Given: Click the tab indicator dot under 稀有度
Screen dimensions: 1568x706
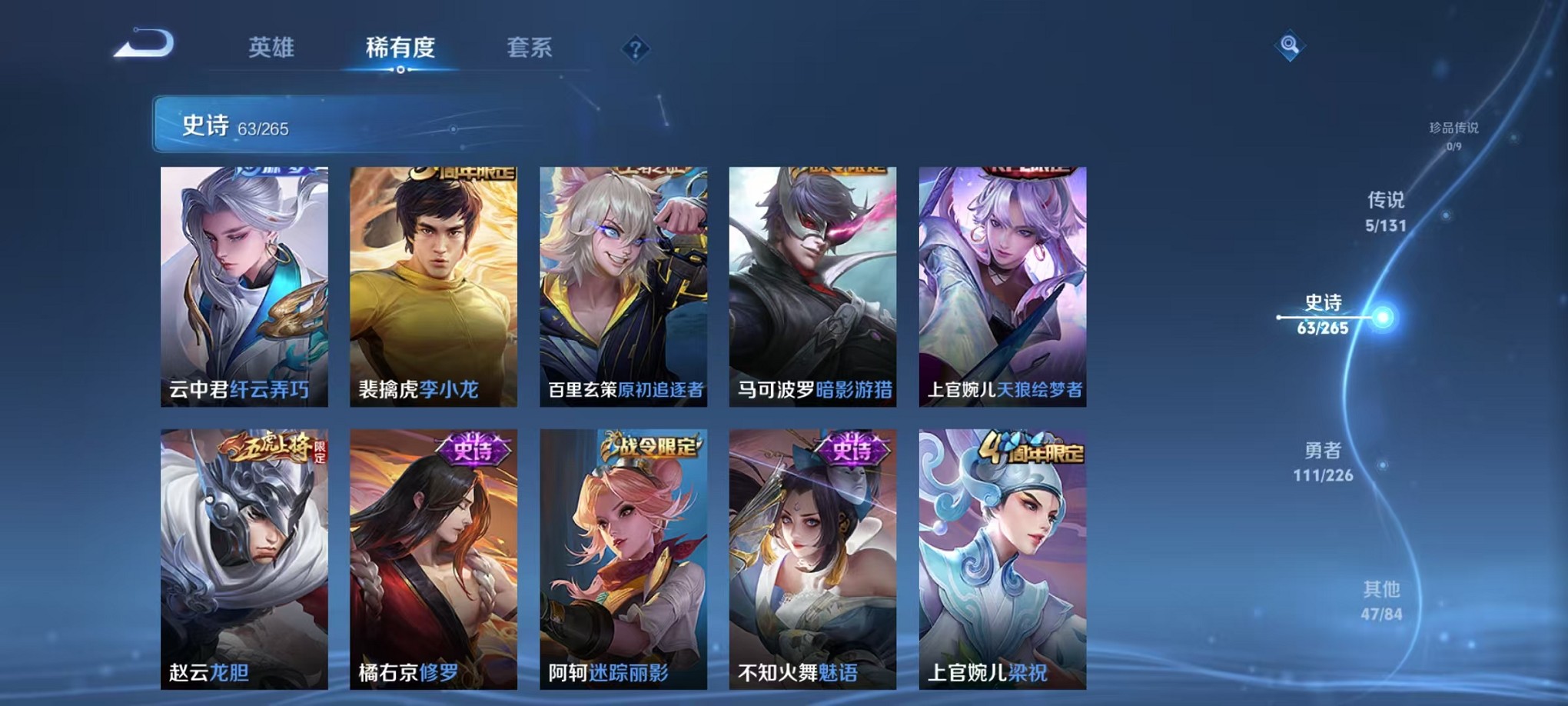Looking at the screenshot, I should click(x=402, y=72).
